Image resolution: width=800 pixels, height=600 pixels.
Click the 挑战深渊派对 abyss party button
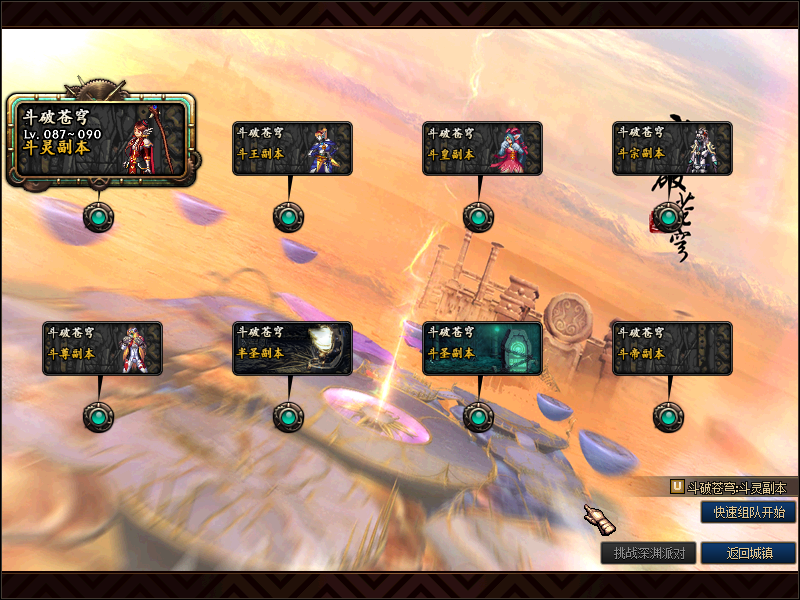tap(648, 553)
